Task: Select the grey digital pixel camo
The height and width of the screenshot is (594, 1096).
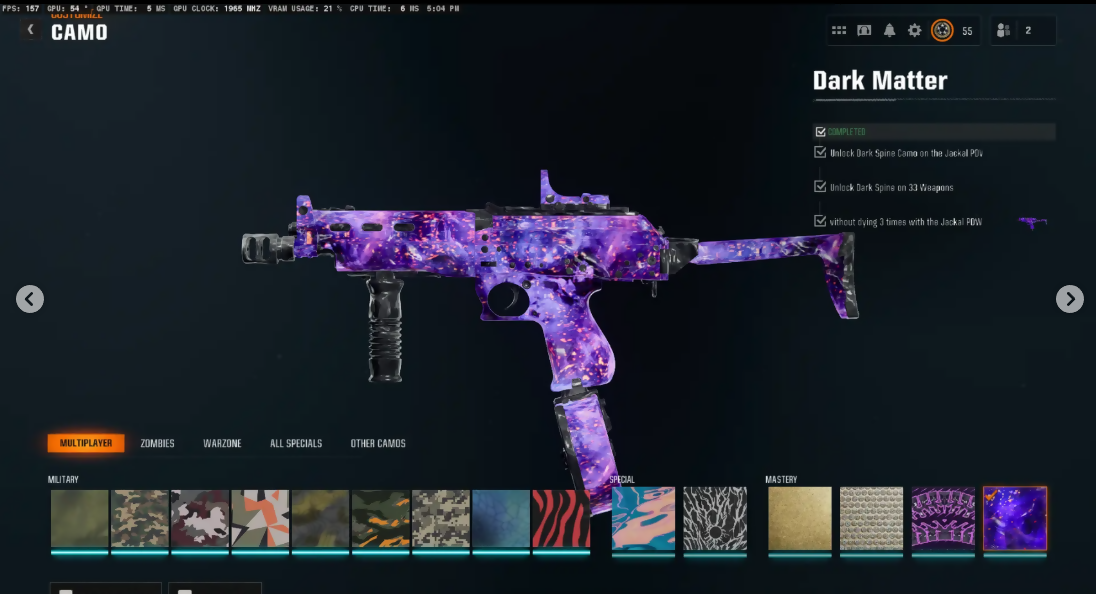Action: point(441,518)
